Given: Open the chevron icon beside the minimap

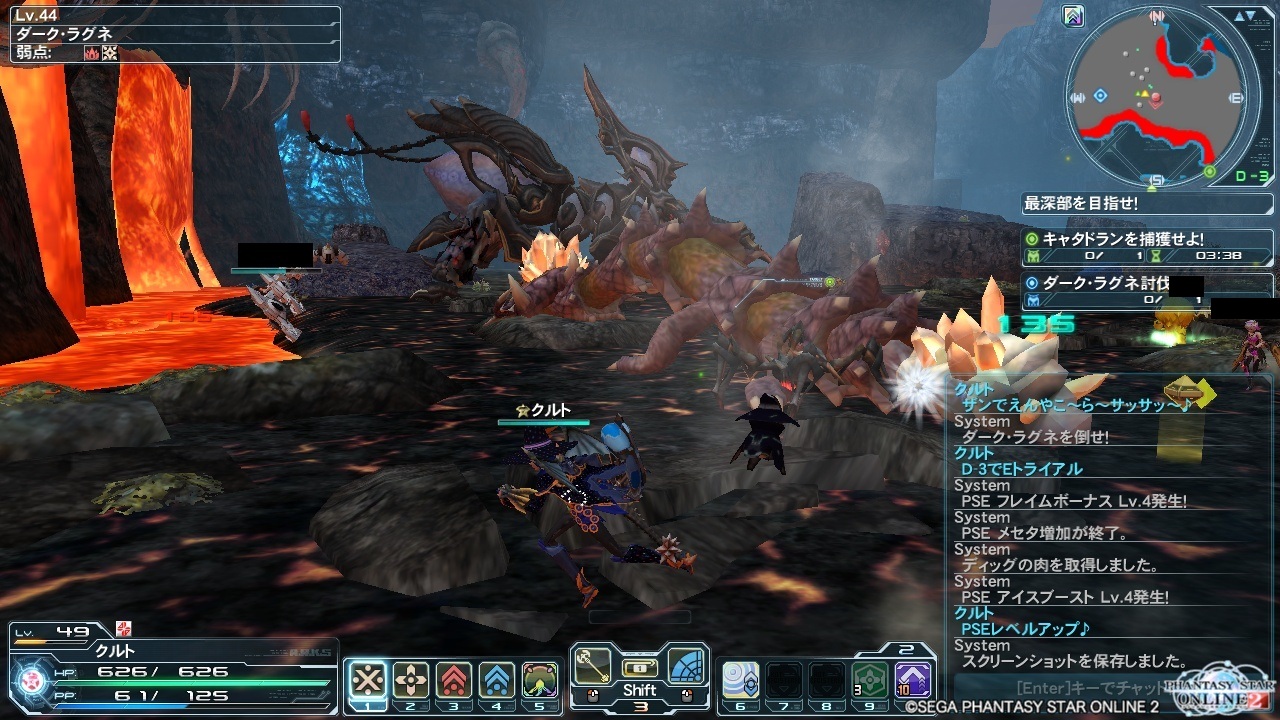Looking at the screenshot, I should click(1074, 17).
